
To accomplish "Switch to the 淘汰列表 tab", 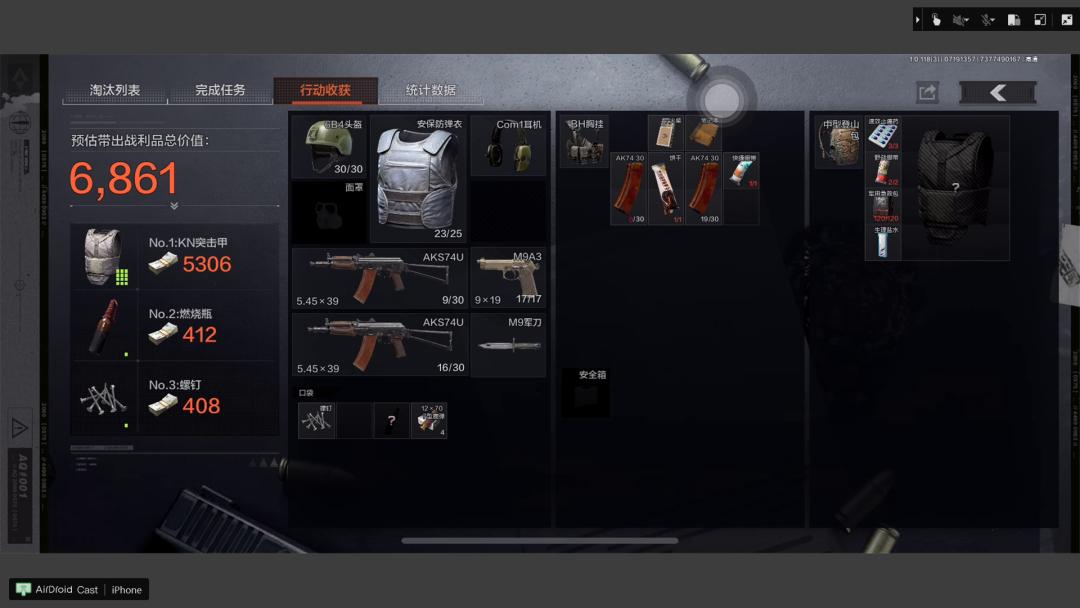I will 115,91.
